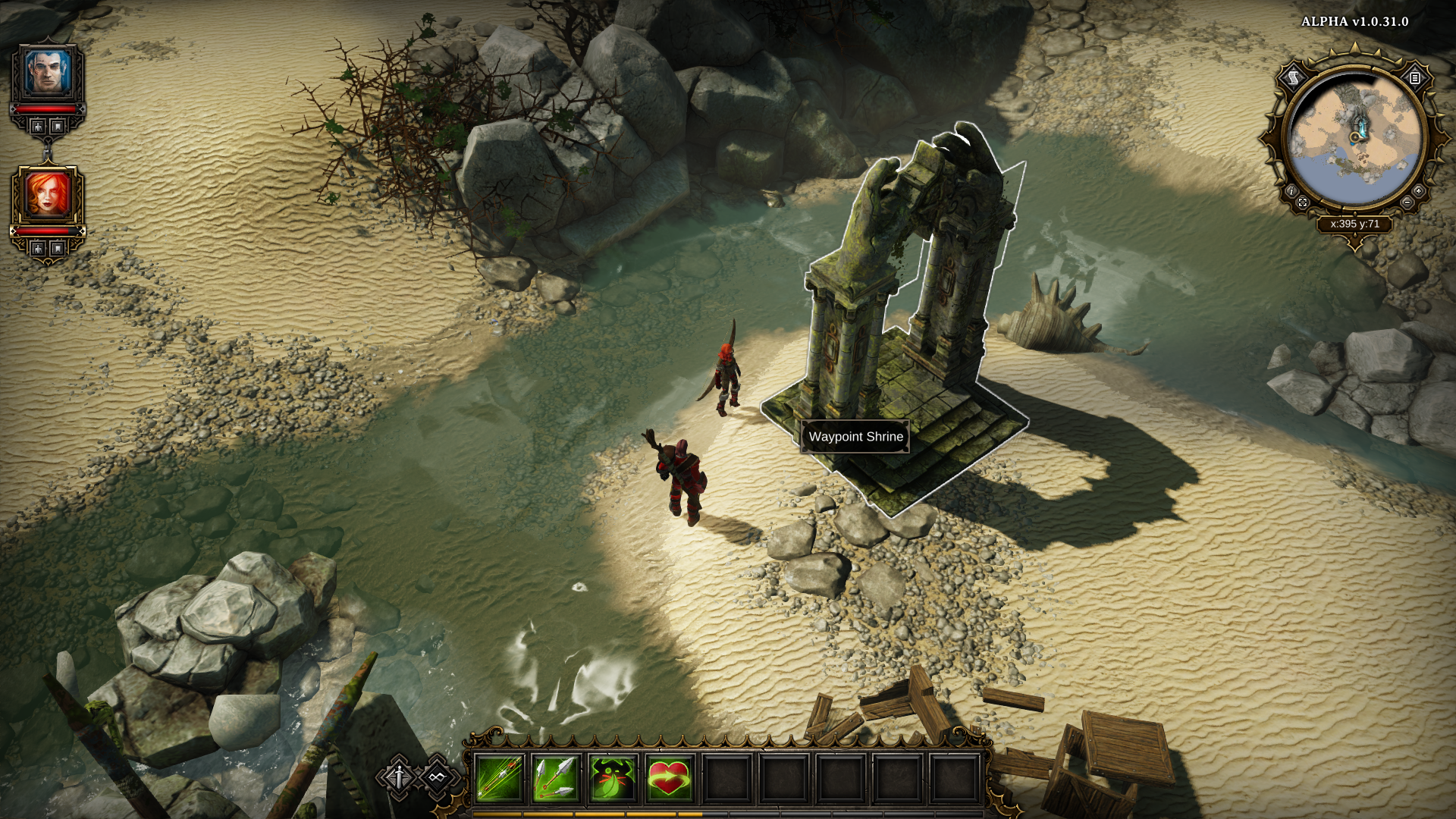Viewport: 1456px width, 819px height.
Task: Activate the green leaf creature skill
Action: [x=612, y=778]
